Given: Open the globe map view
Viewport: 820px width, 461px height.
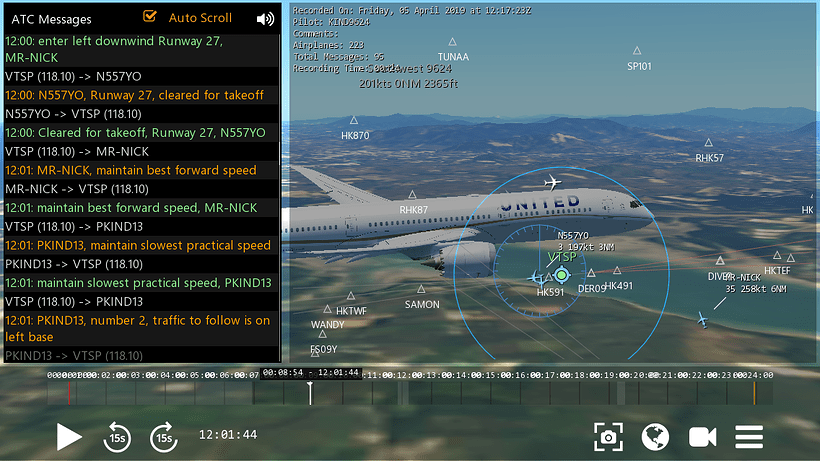Looking at the screenshot, I should pyautogui.click(x=655, y=436).
